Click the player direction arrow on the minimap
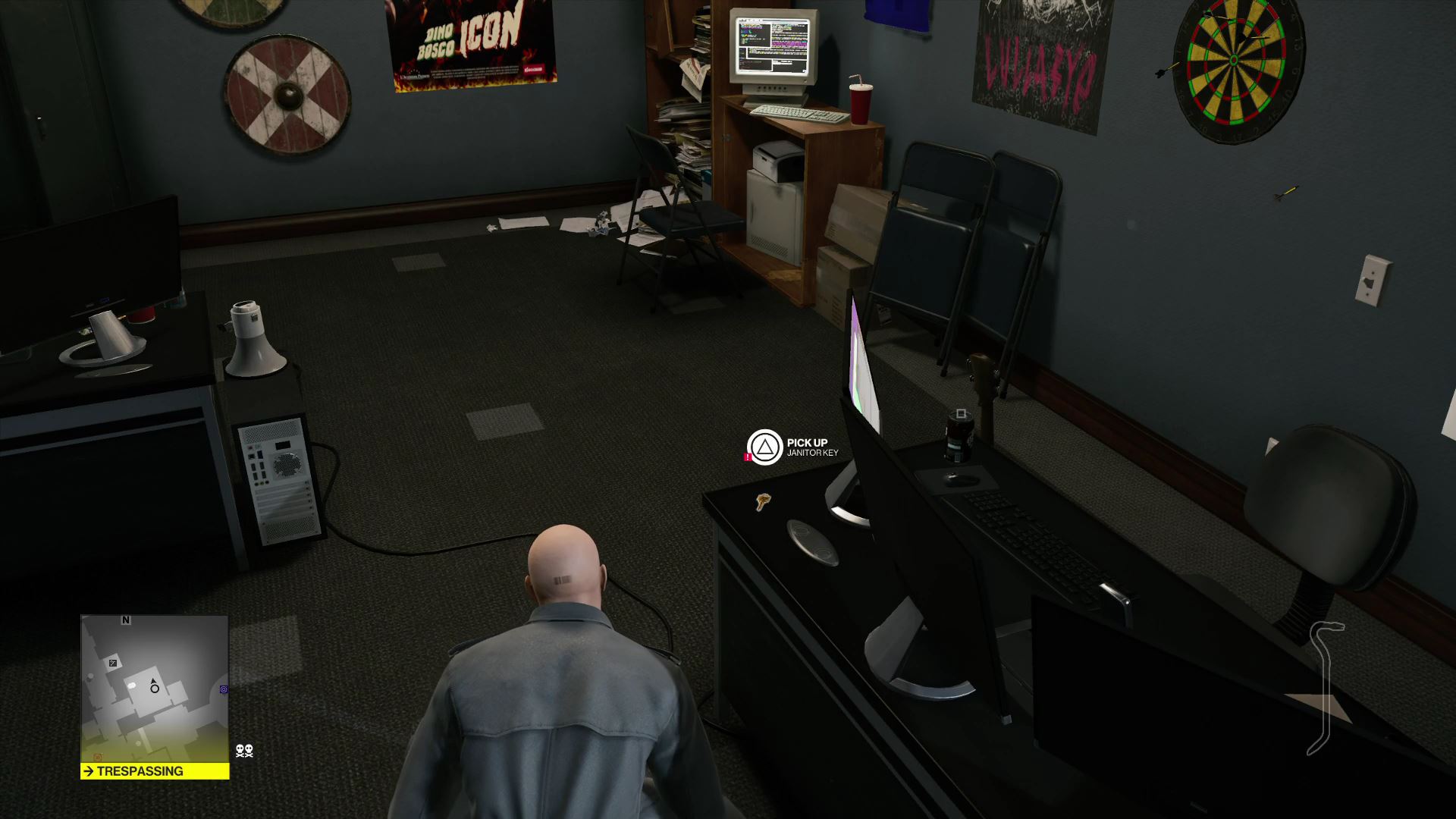The width and height of the screenshot is (1456, 819). click(153, 681)
